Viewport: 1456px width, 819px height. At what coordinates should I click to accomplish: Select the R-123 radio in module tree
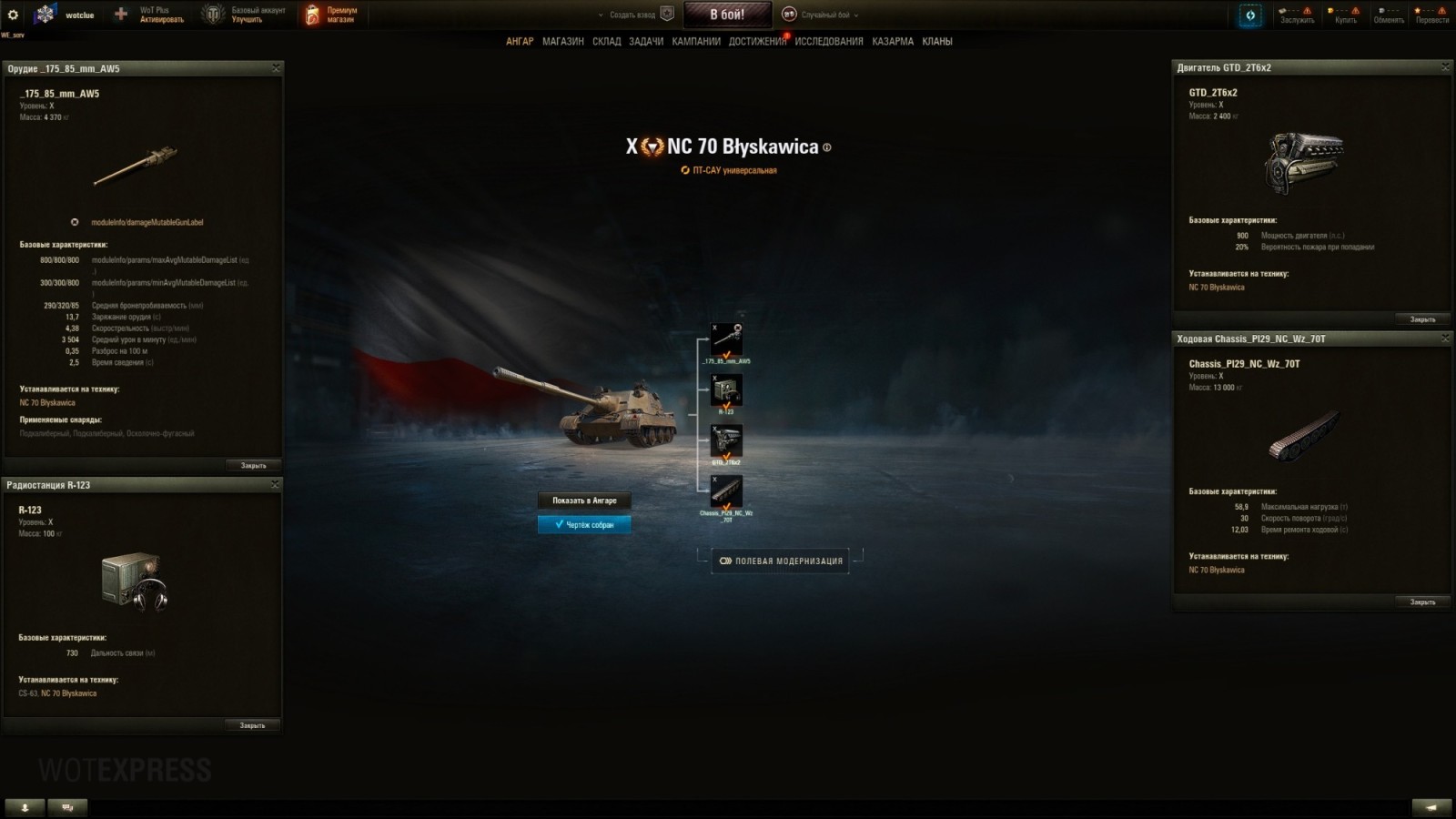point(728,389)
